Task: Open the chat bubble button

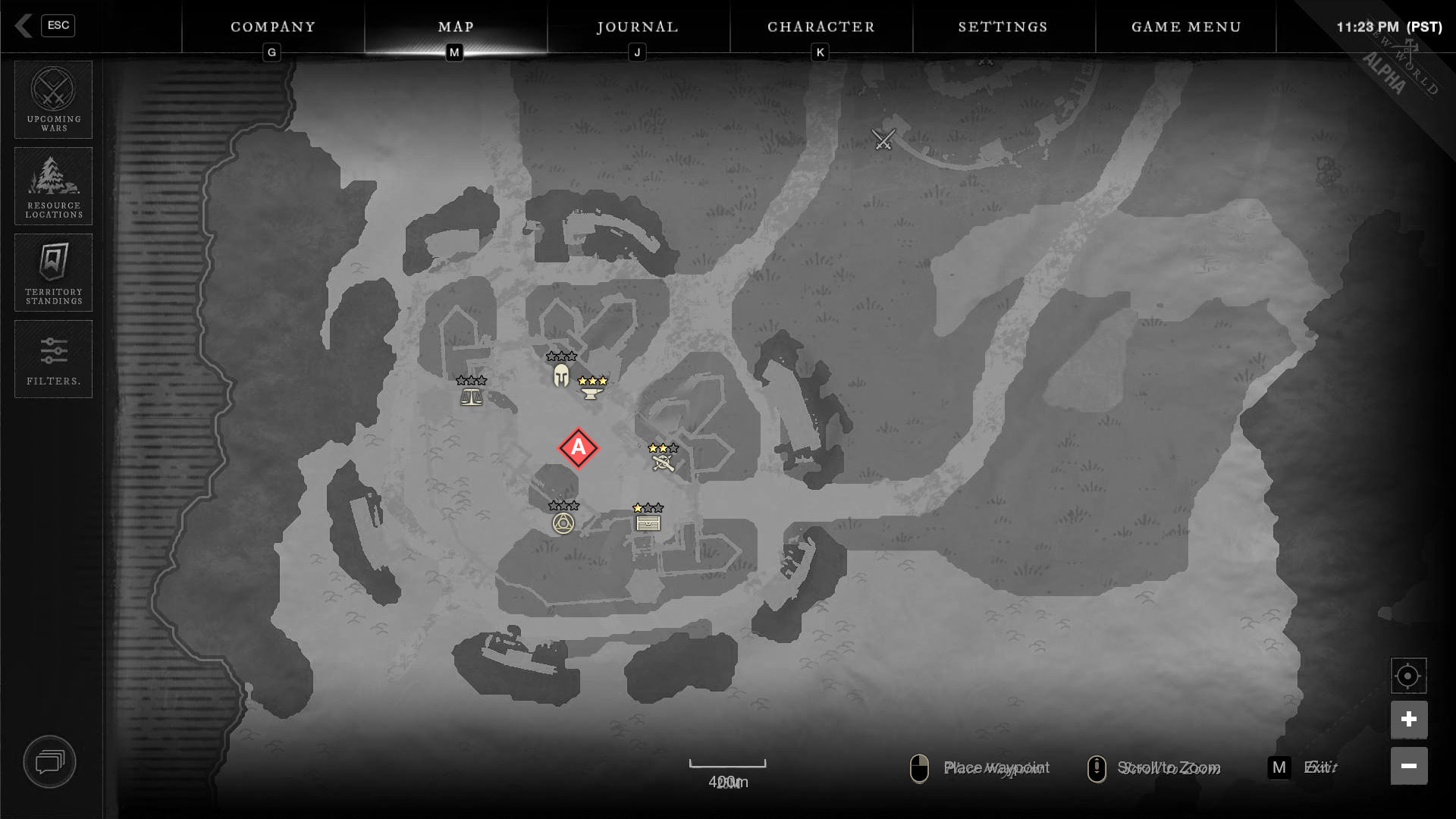Action: point(50,761)
